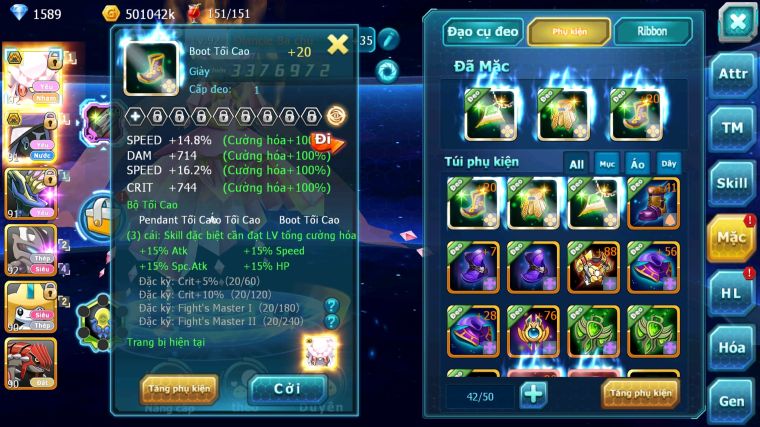Expand bag capacity with the plus button
760x427 pixels.
[x=534, y=394]
